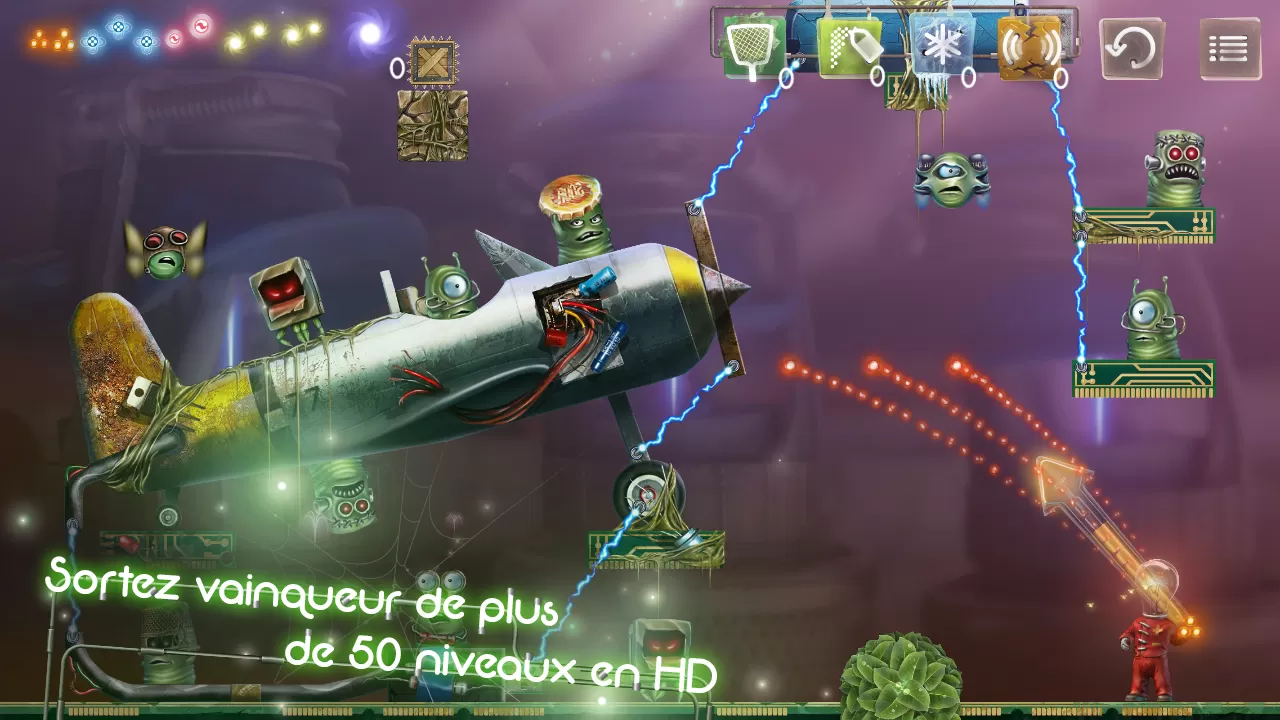This screenshot has height=720, width=1280.
Task: Restart the level with the circular arrow
Action: (x=1132, y=48)
